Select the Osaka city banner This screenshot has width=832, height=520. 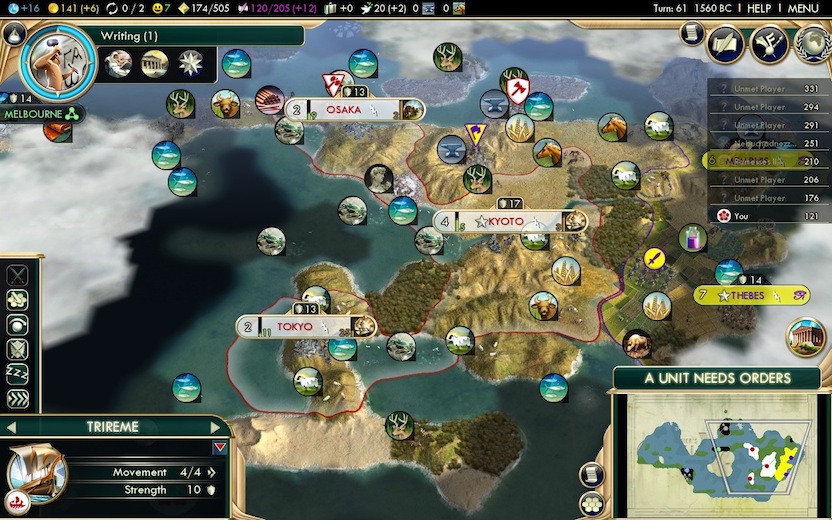(x=356, y=110)
